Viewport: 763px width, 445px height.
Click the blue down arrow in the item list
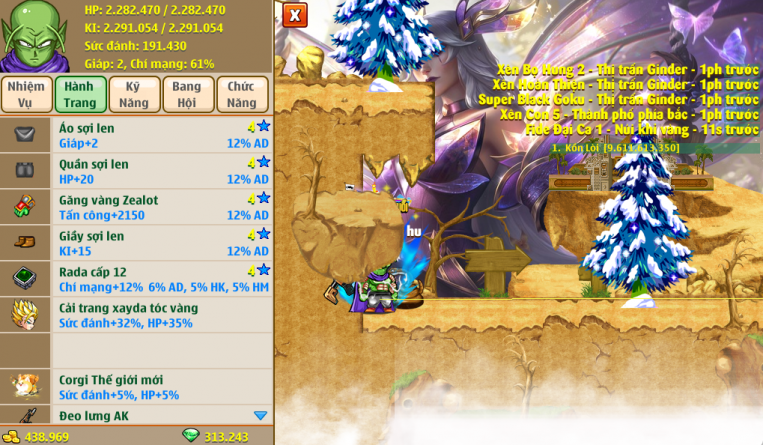261,415
